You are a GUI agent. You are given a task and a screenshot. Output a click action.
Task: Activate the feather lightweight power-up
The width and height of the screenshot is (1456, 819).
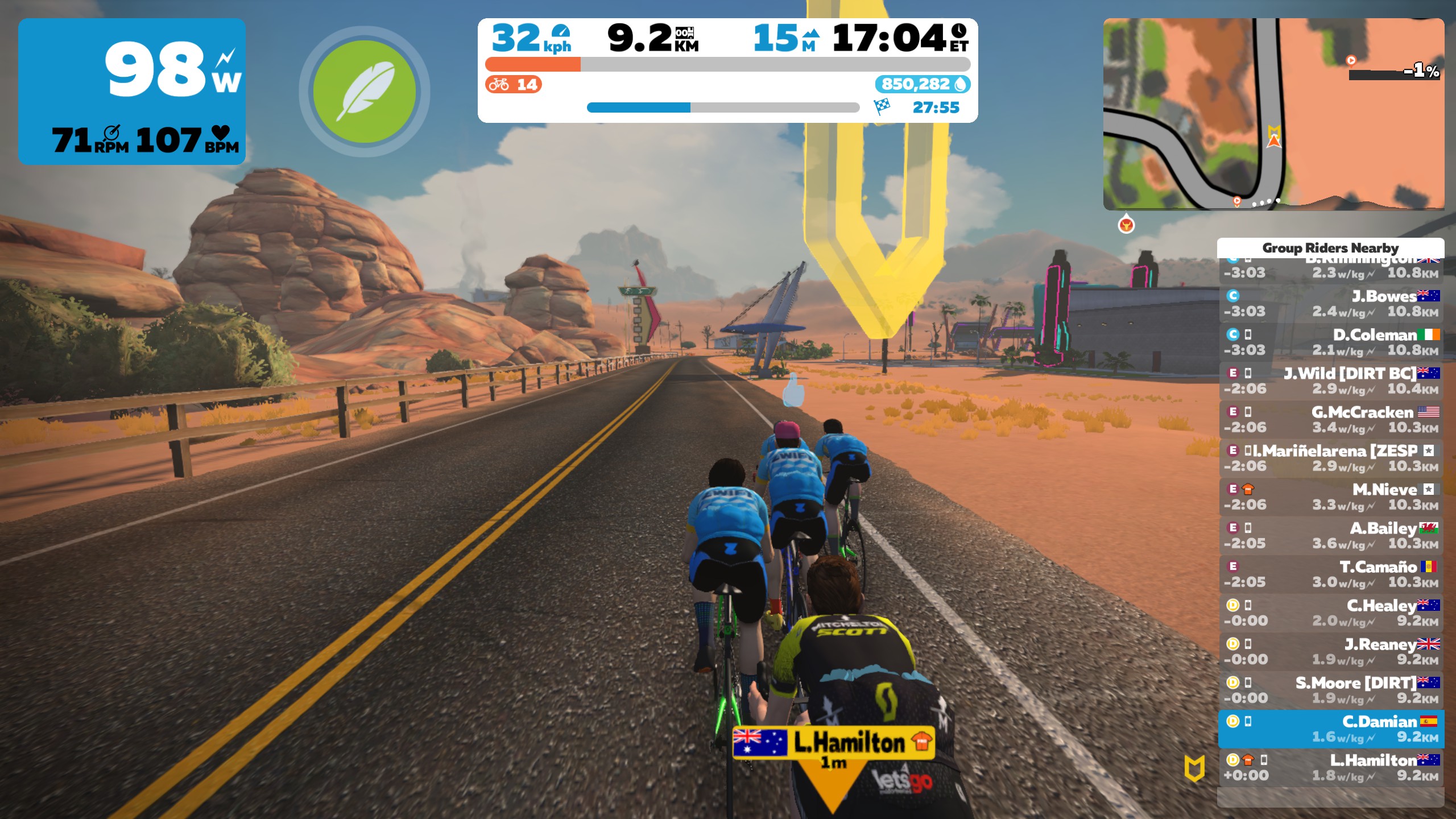click(365, 92)
